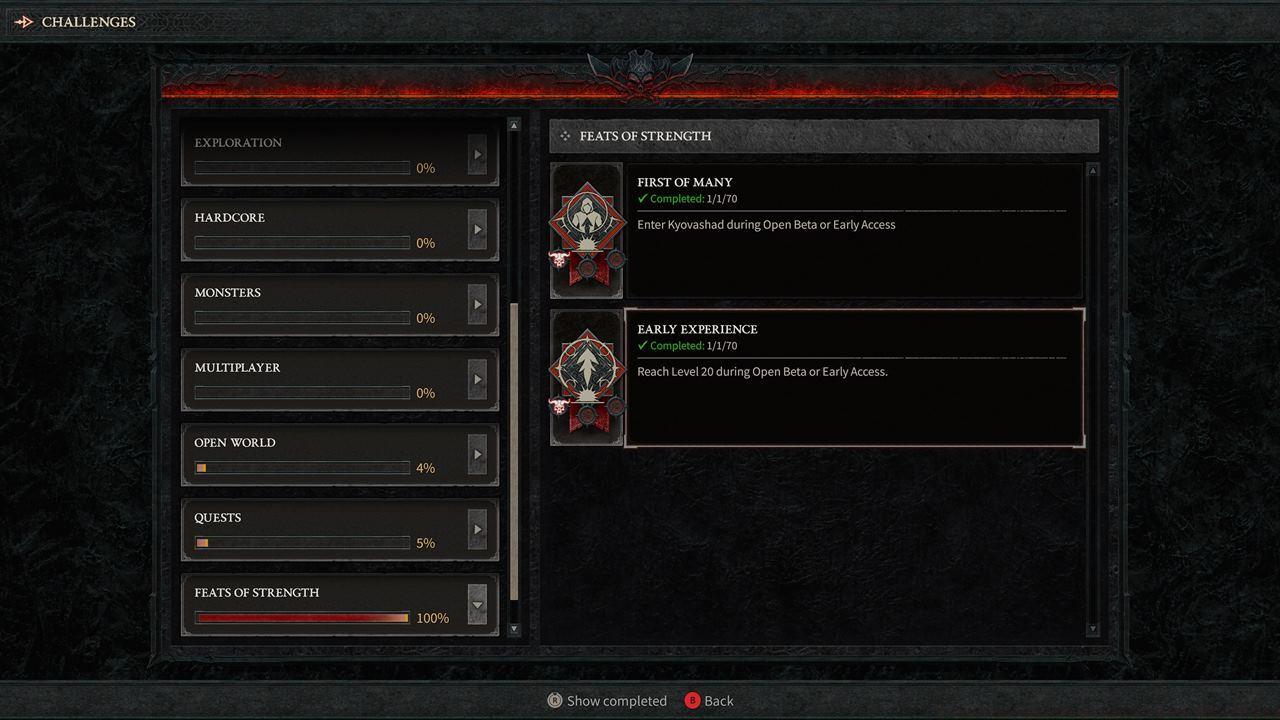Toggle the Show completed option
This screenshot has width=1280, height=720.
607,701
